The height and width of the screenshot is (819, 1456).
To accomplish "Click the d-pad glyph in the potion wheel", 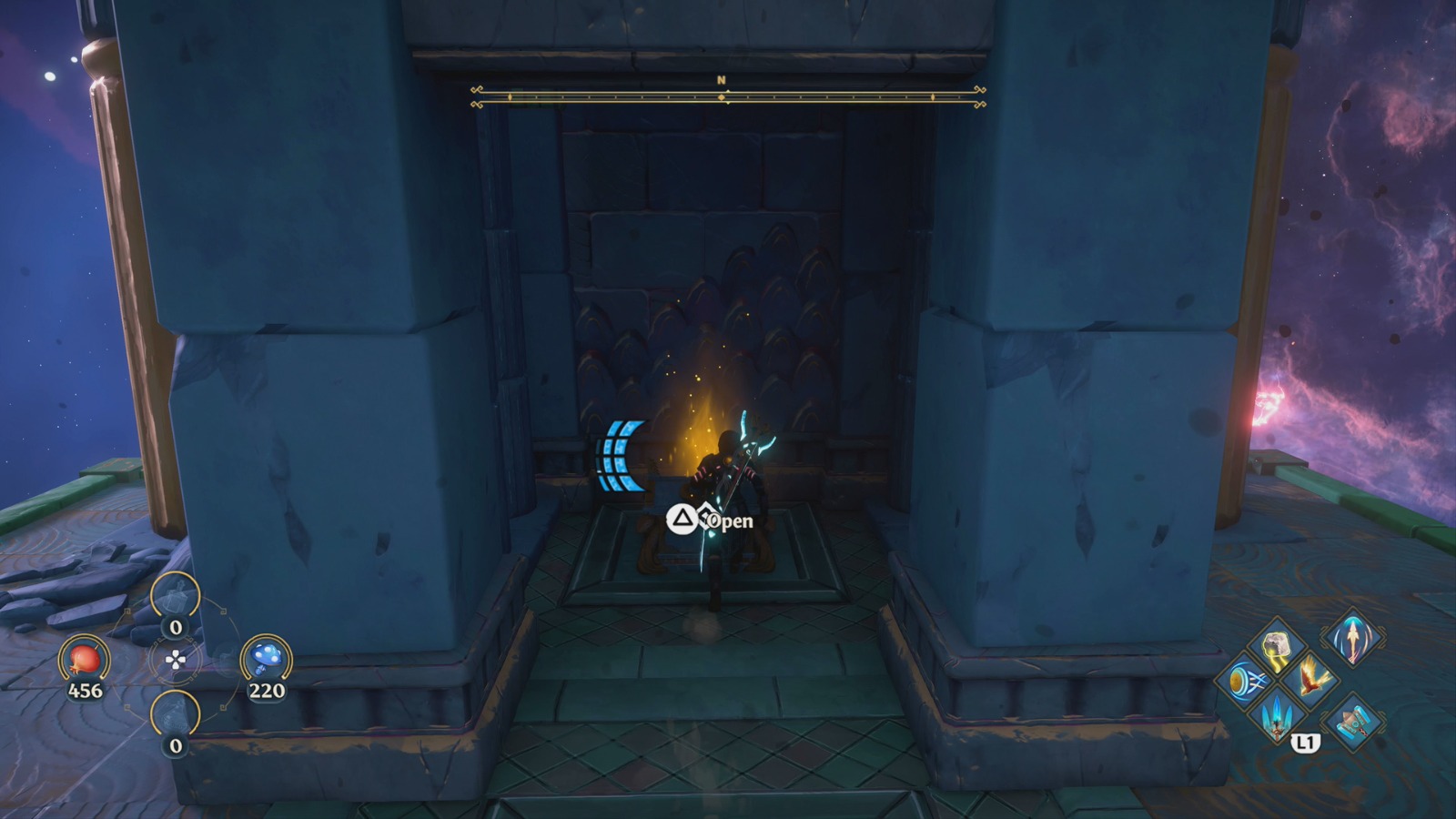I will (176, 661).
